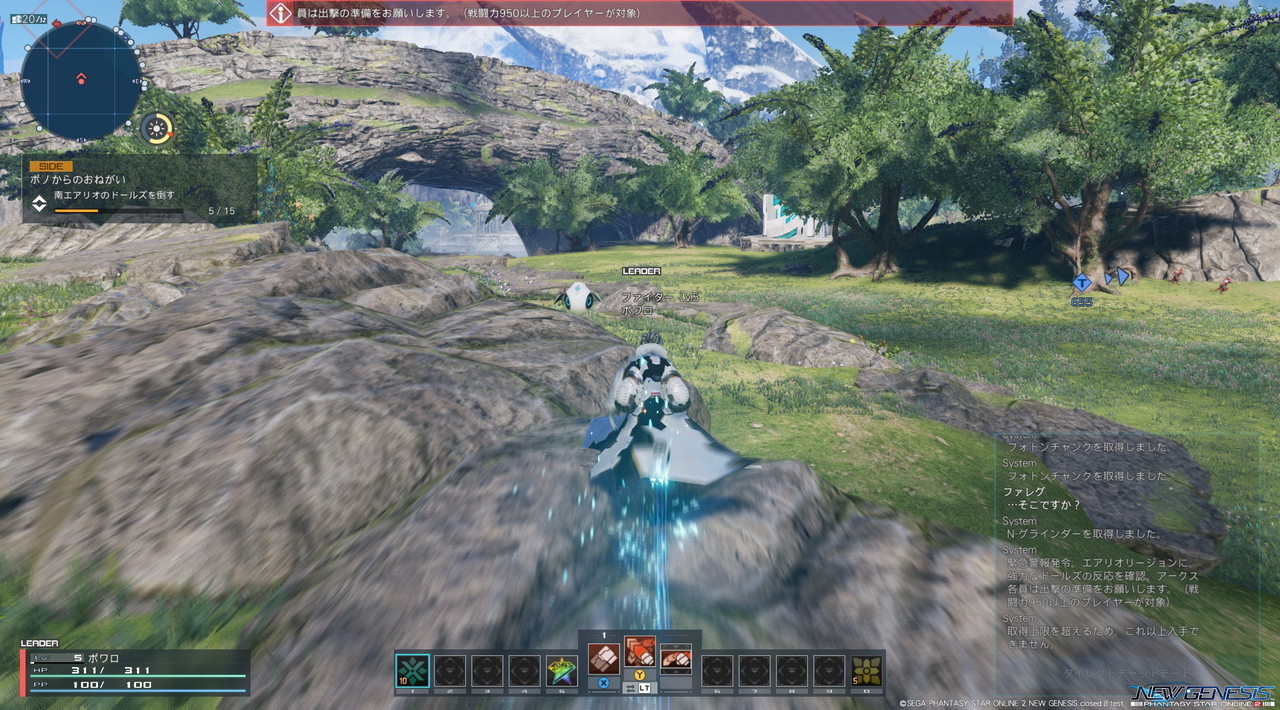This screenshot has height=710, width=1280.
Task: Select the fist normal attack icon
Action: 603,658
